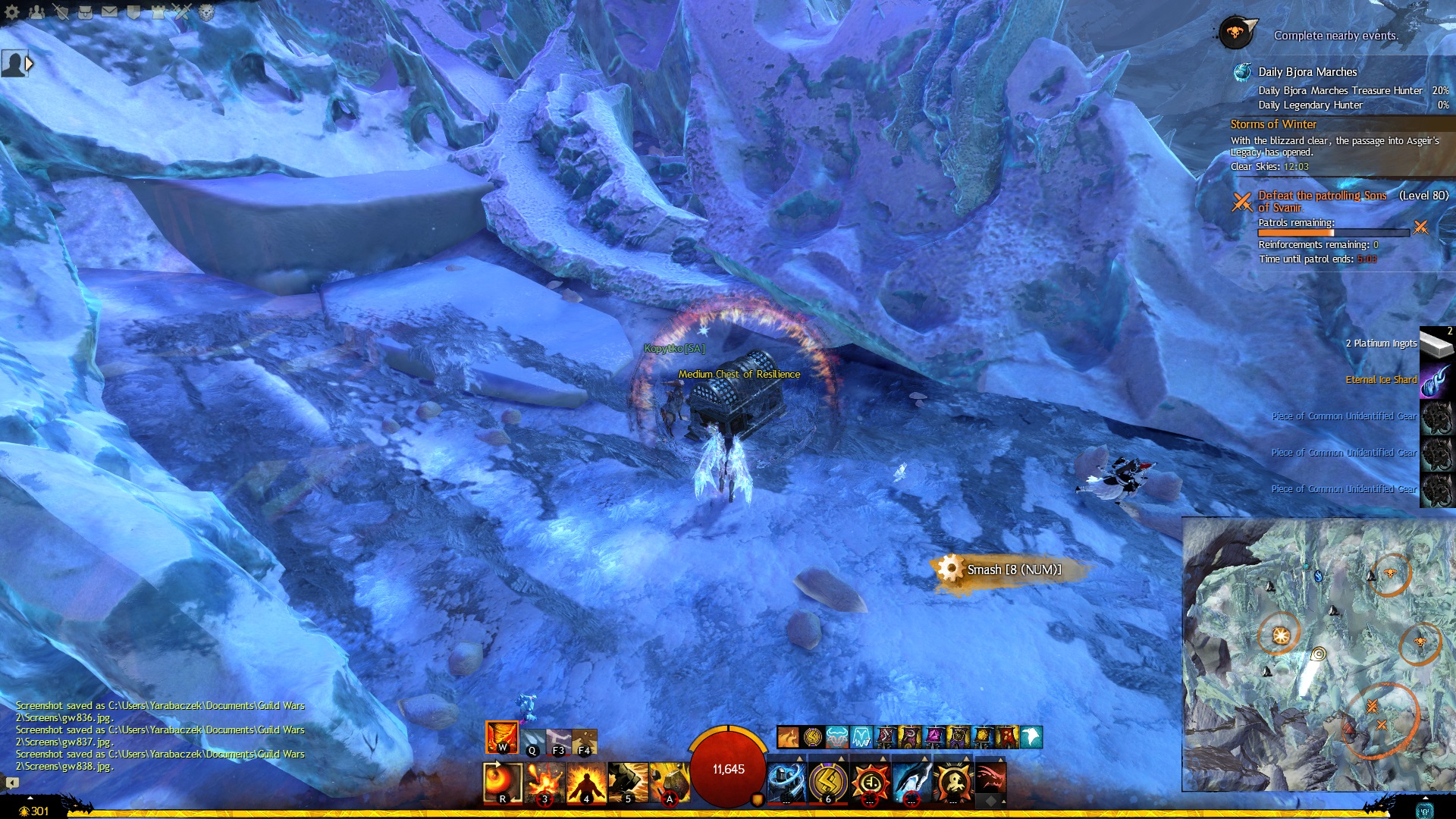This screenshot has height=819, width=1456.
Task: Activate the golden glyph utility skill 6
Action: (828, 782)
